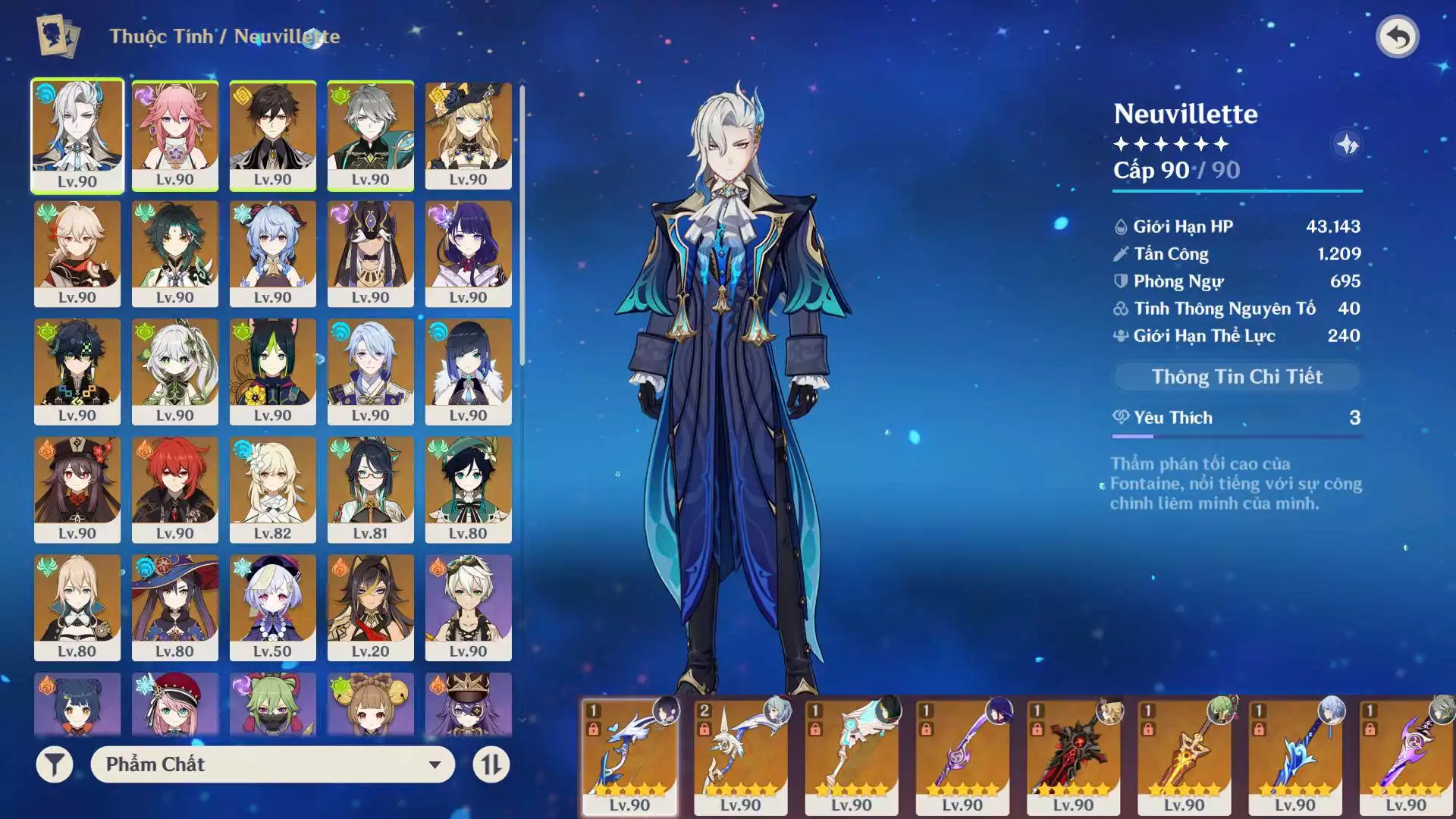Select Venti's Level 80 portrait

468,489
